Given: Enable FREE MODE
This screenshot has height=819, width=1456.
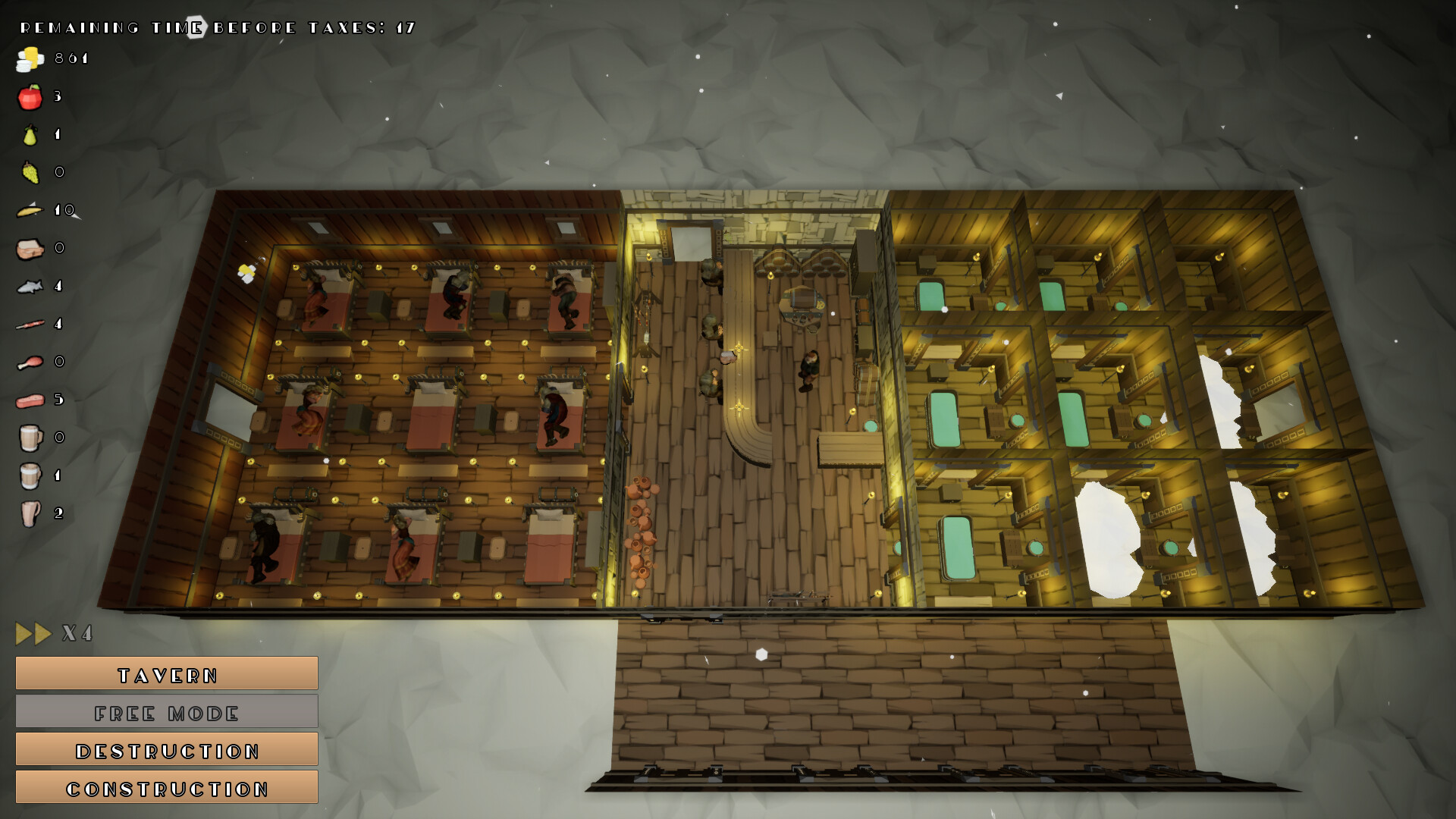Looking at the screenshot, I should point(166,711).
